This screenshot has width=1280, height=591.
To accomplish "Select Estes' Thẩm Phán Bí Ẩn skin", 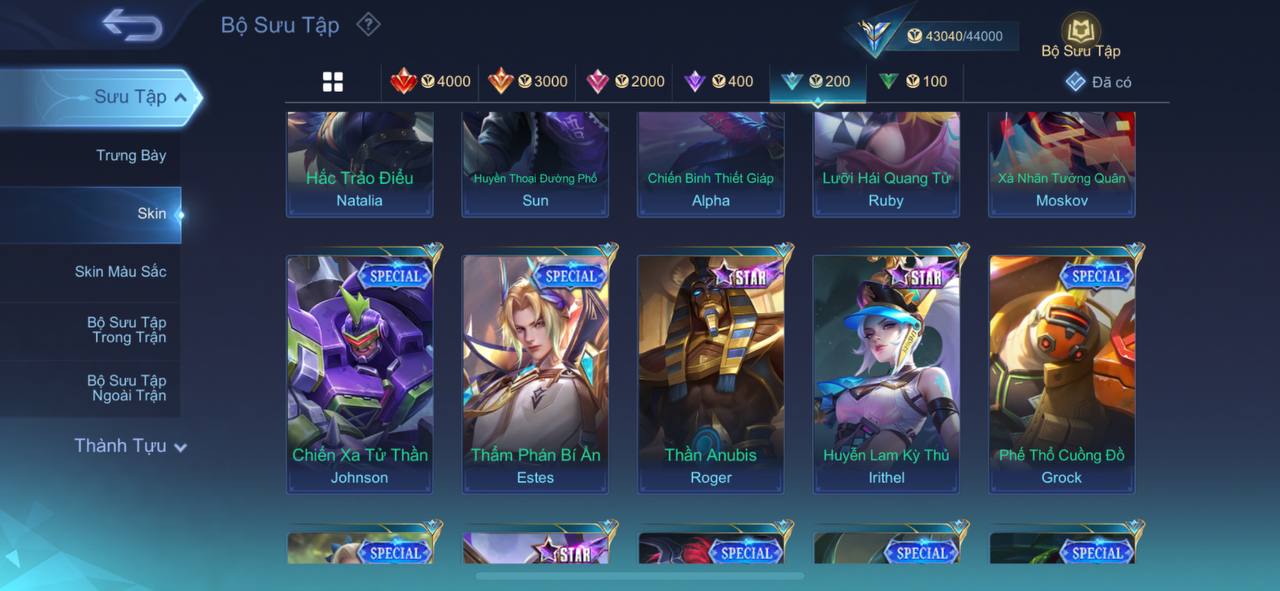I will point(535,372).
